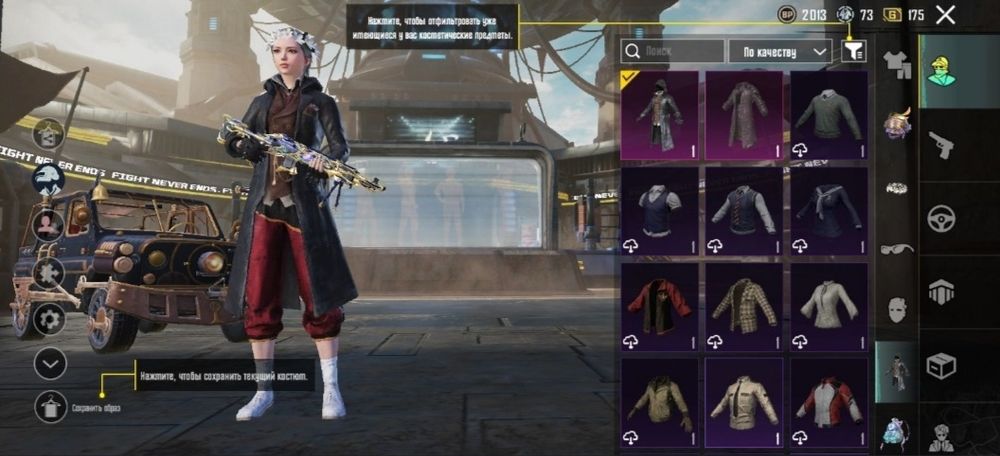Toggle the owned-items filter funnel button

pos(854,51)
